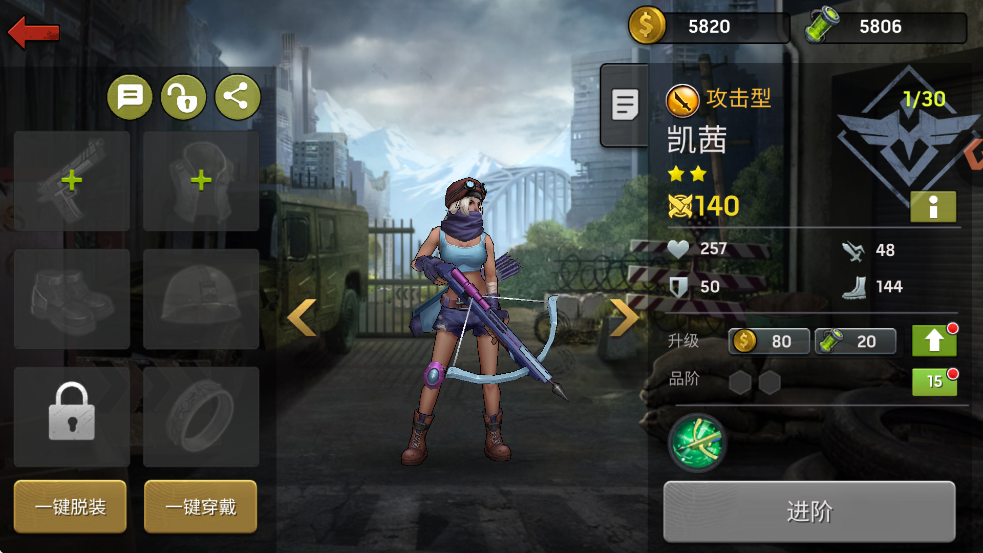
Task: Select the ring accessory slot
Action: (201, 416)
